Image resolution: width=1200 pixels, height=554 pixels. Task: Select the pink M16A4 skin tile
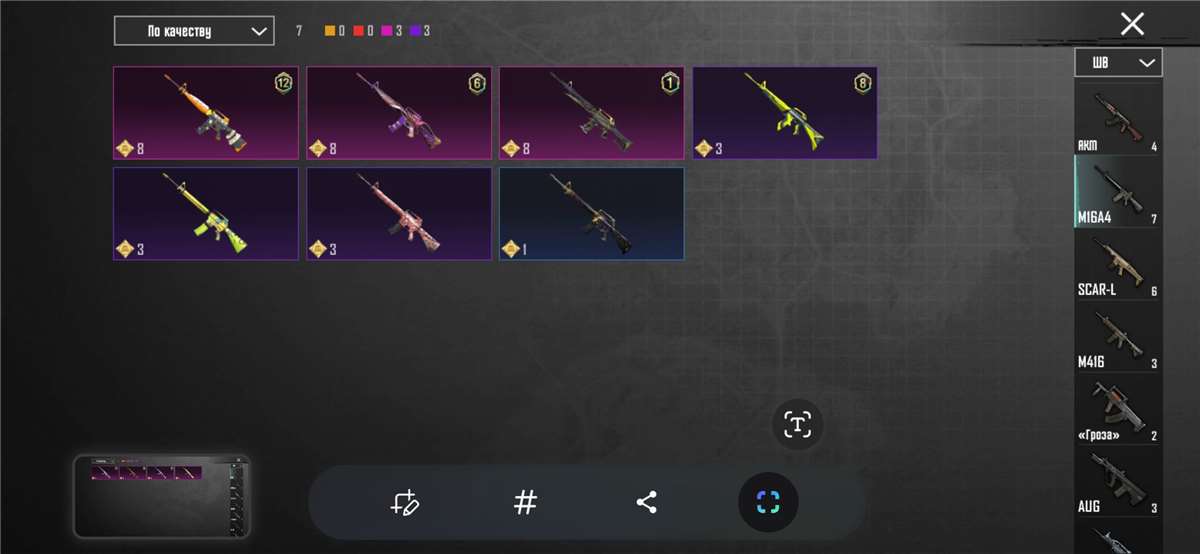coord(398,213)
